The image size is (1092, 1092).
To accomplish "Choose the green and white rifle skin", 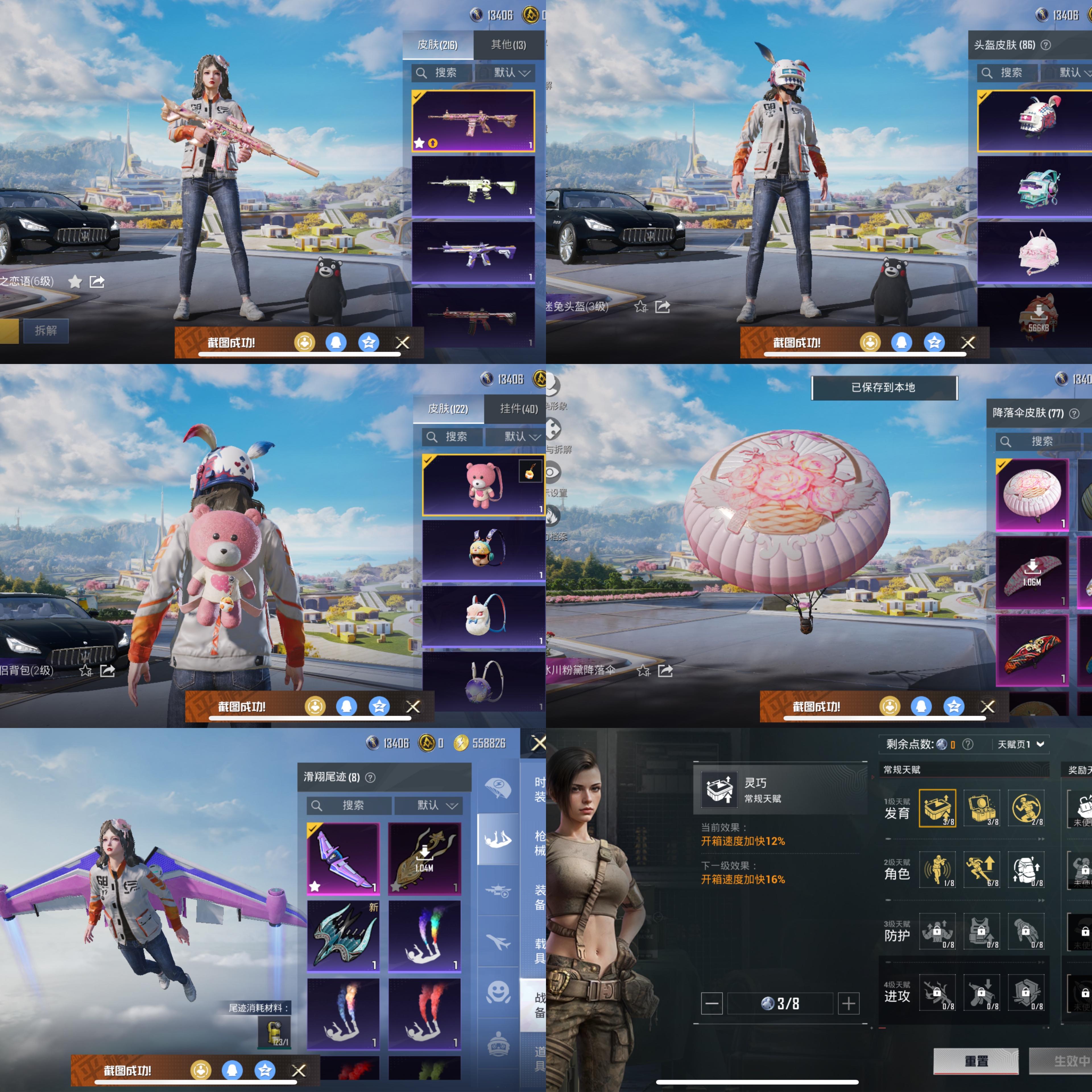I will coord(473,187).
